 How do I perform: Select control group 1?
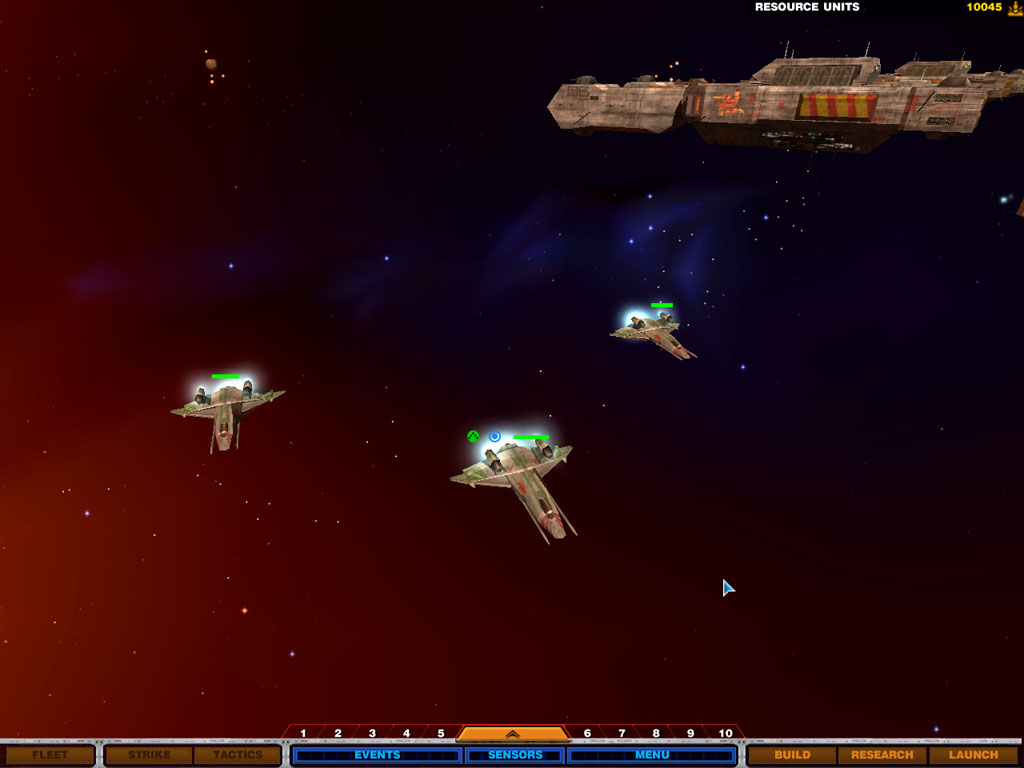[x=304, y=734]
